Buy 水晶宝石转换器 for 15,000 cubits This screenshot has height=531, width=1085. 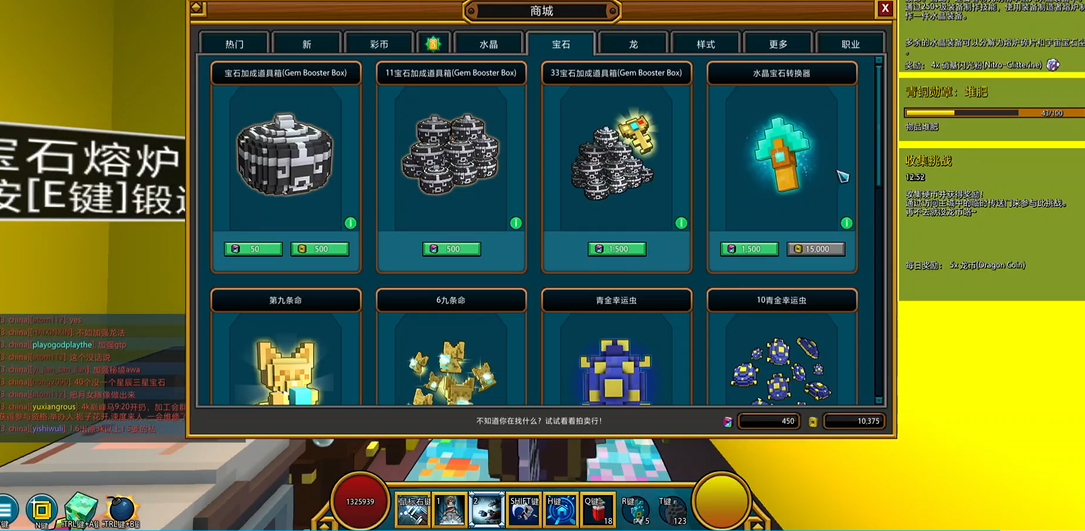[815, 249]
